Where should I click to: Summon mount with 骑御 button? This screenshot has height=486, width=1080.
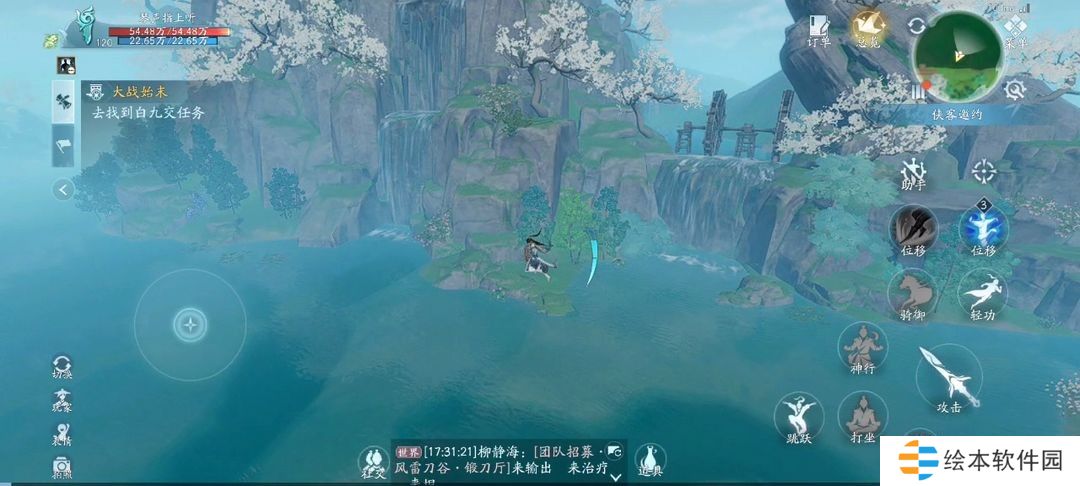pos(912,294)
